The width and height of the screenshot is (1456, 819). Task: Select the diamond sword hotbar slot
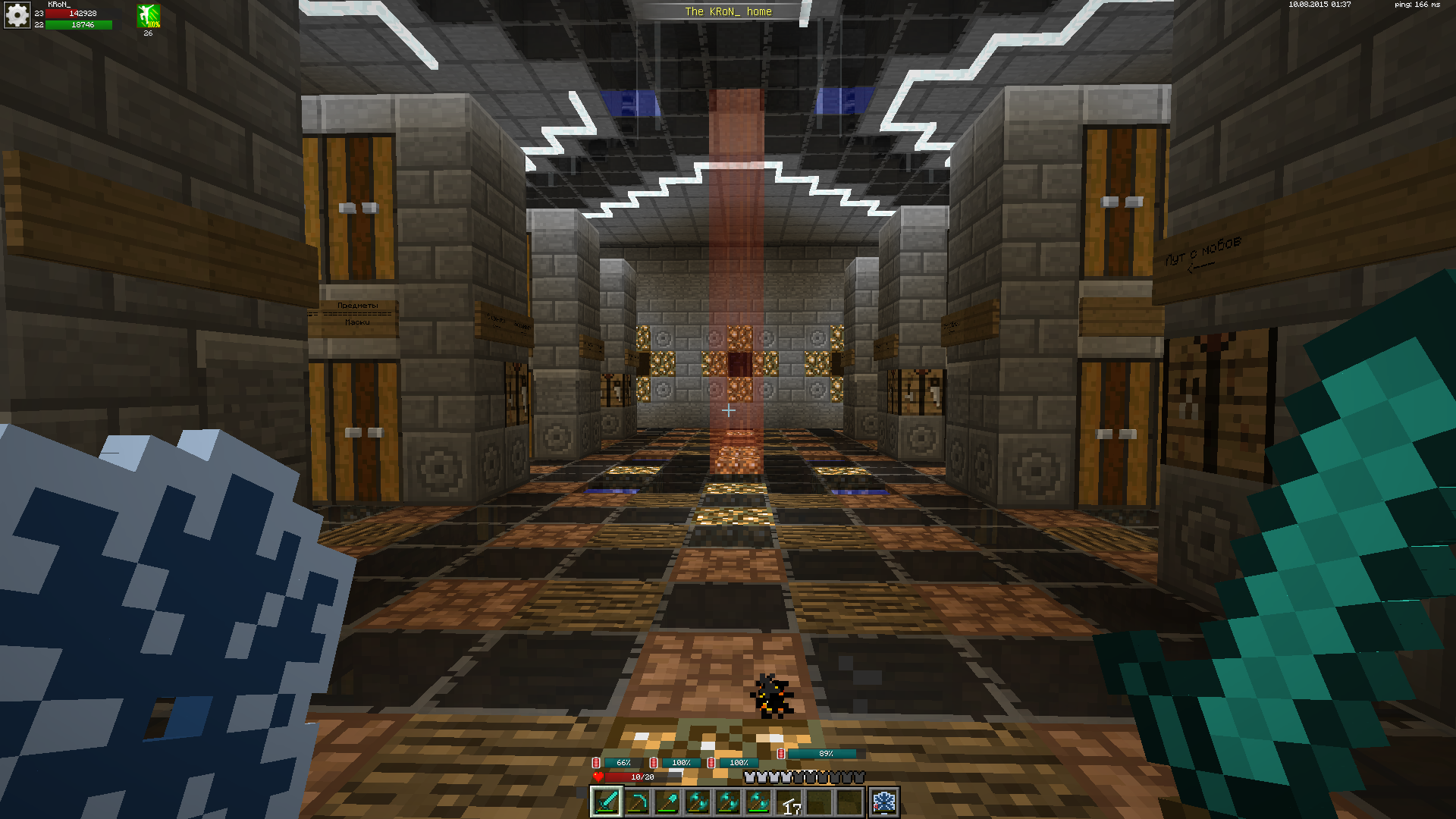(x=607, y=802)
